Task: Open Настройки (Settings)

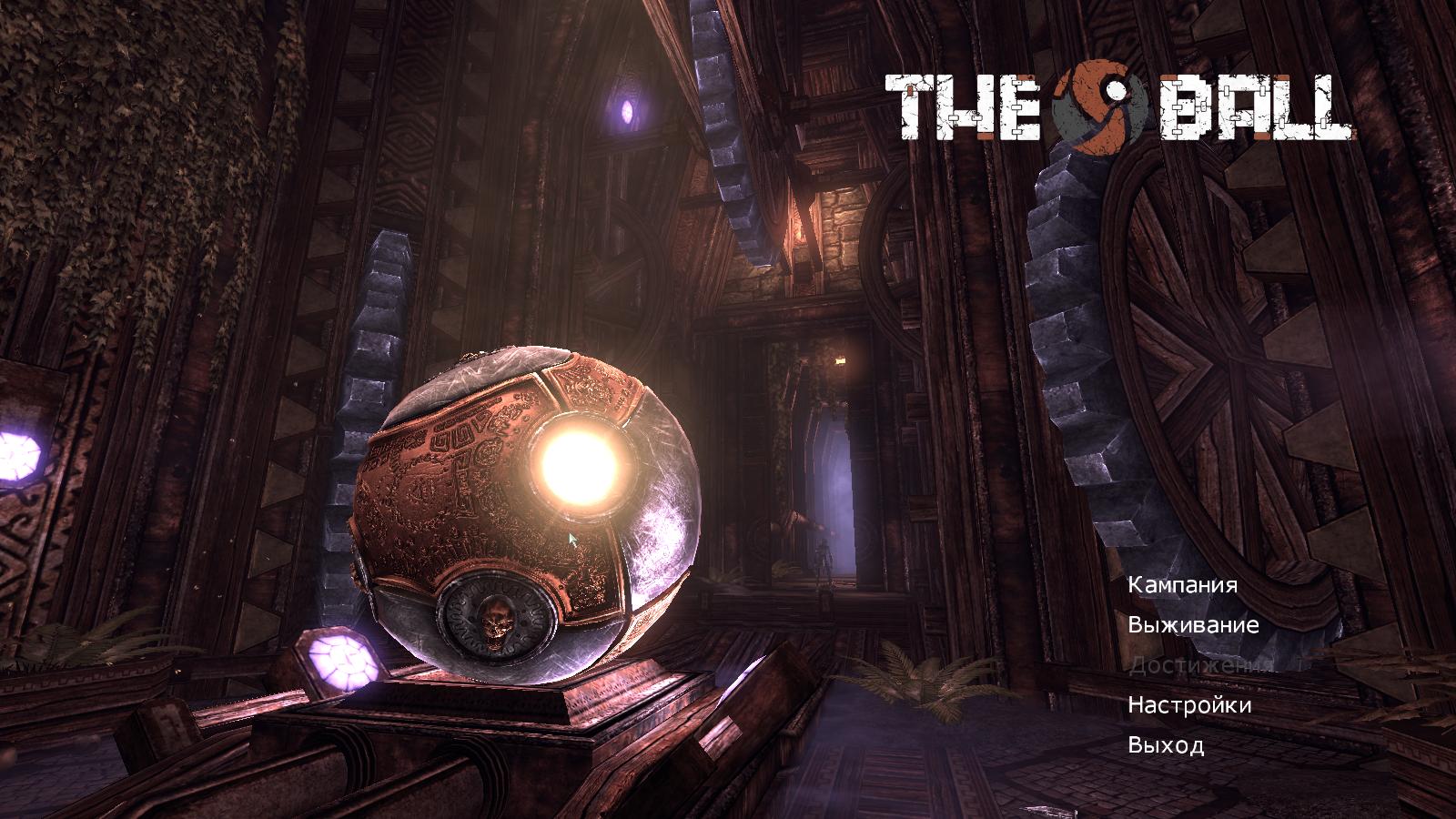Action: click(1189, 705)
